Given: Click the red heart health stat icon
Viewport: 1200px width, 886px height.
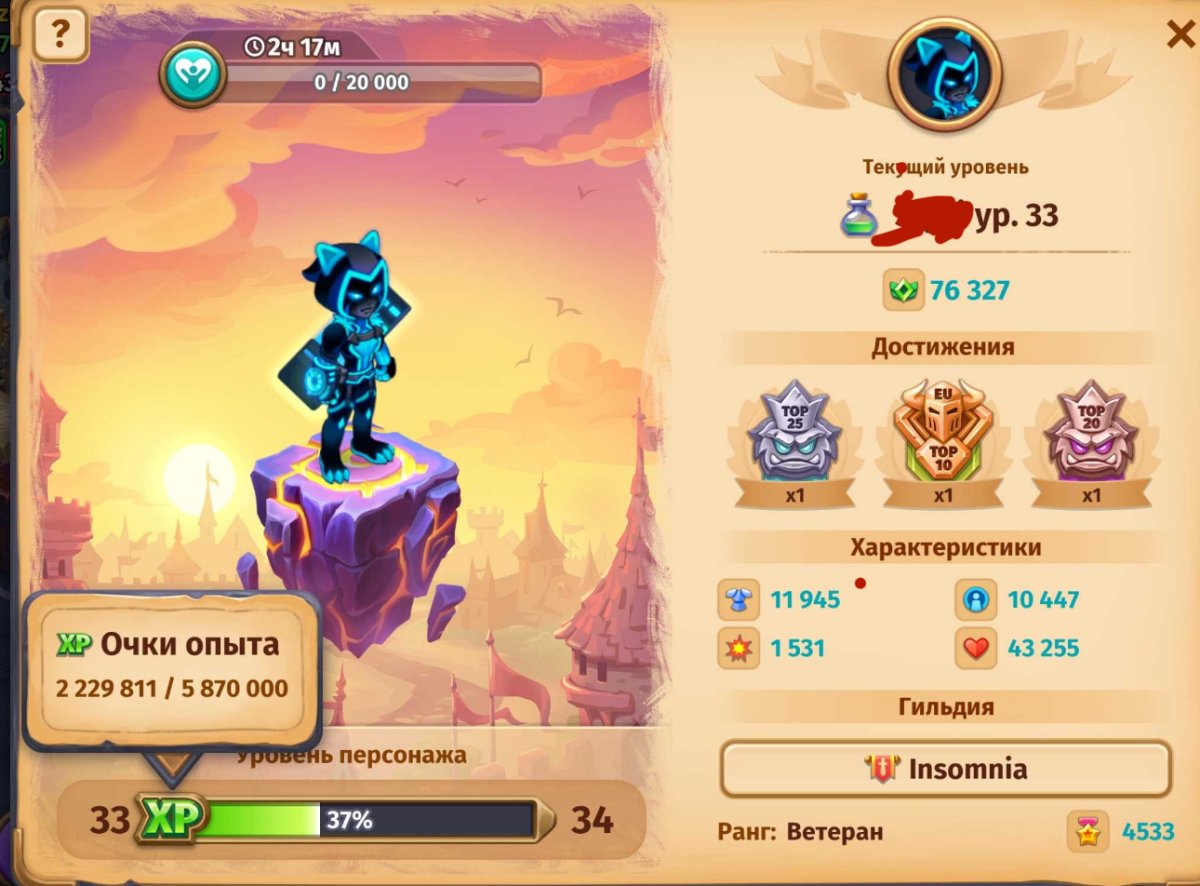Looking at the screenshot, I should pyautogui.click(x=976, y=648).
